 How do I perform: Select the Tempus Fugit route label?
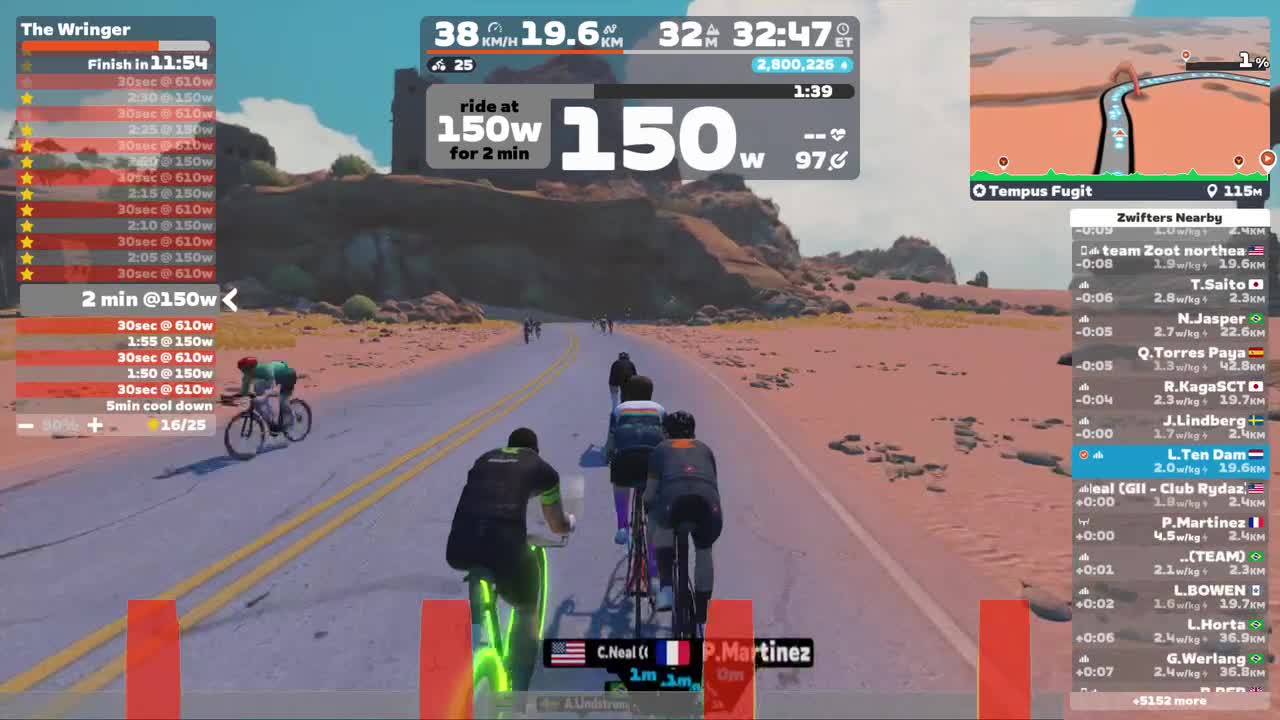1034,190
